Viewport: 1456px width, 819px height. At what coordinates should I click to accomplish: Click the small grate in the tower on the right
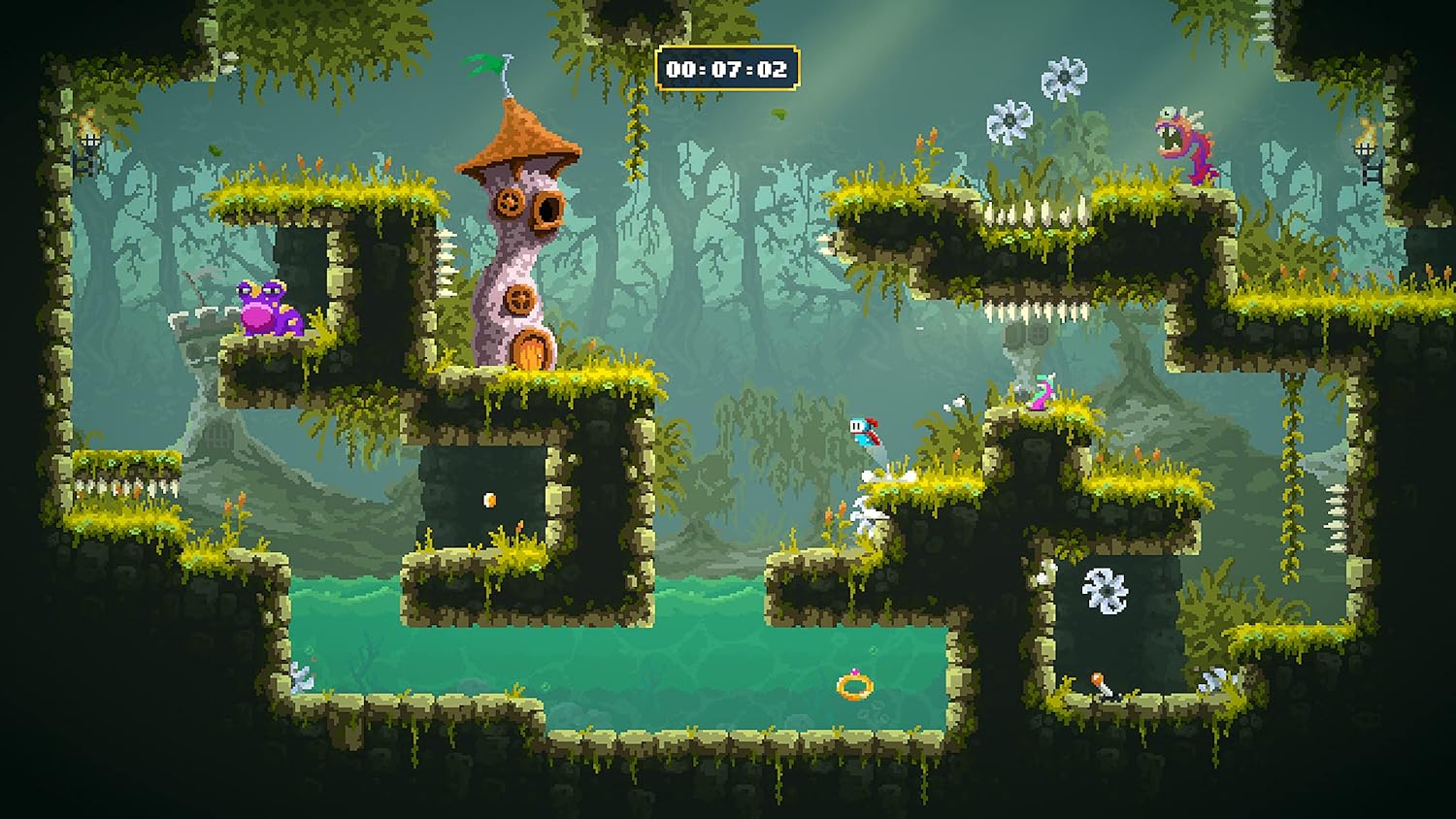(1037, 334)
